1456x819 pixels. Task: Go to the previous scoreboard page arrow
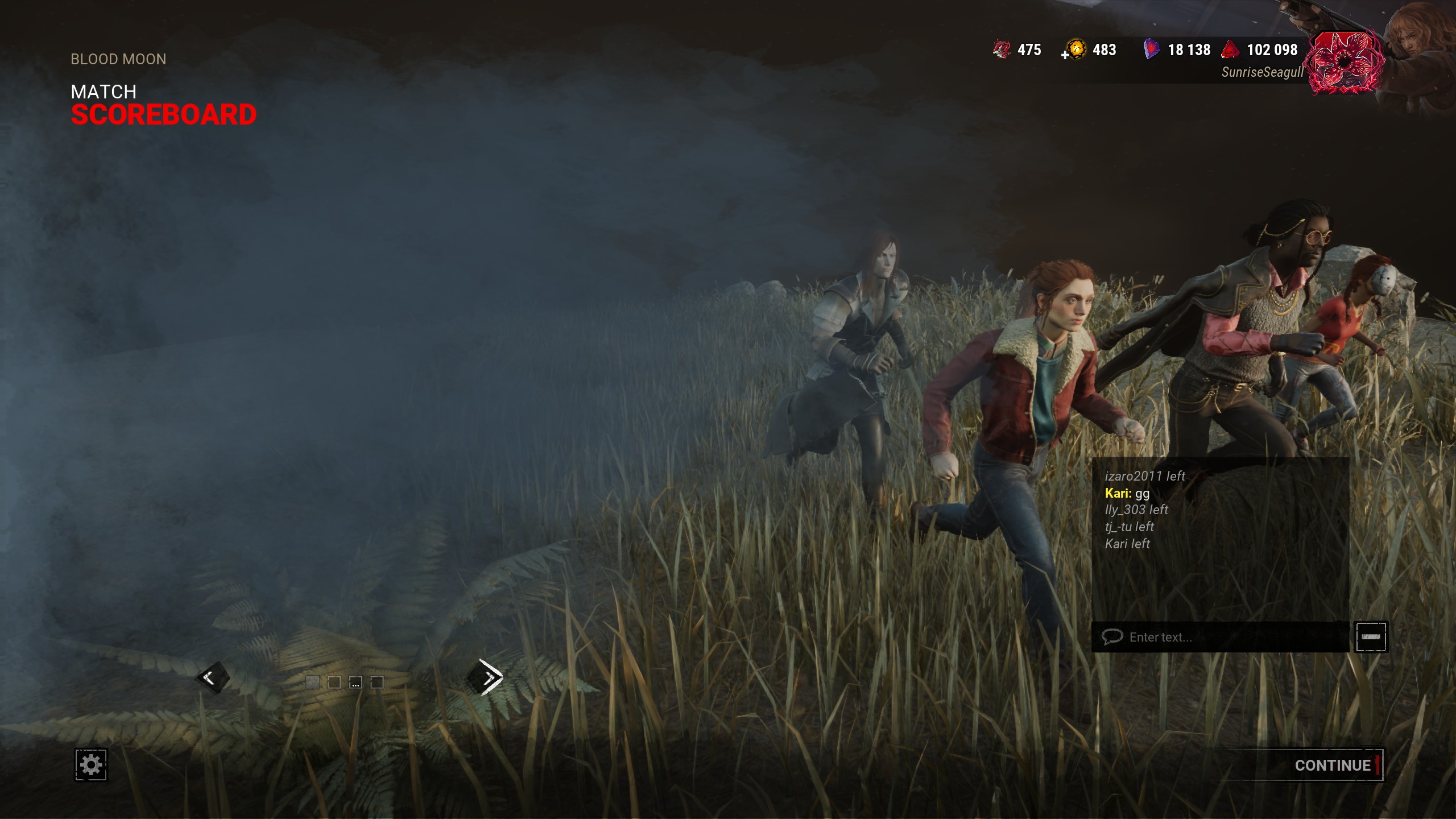tap(212, 677)
